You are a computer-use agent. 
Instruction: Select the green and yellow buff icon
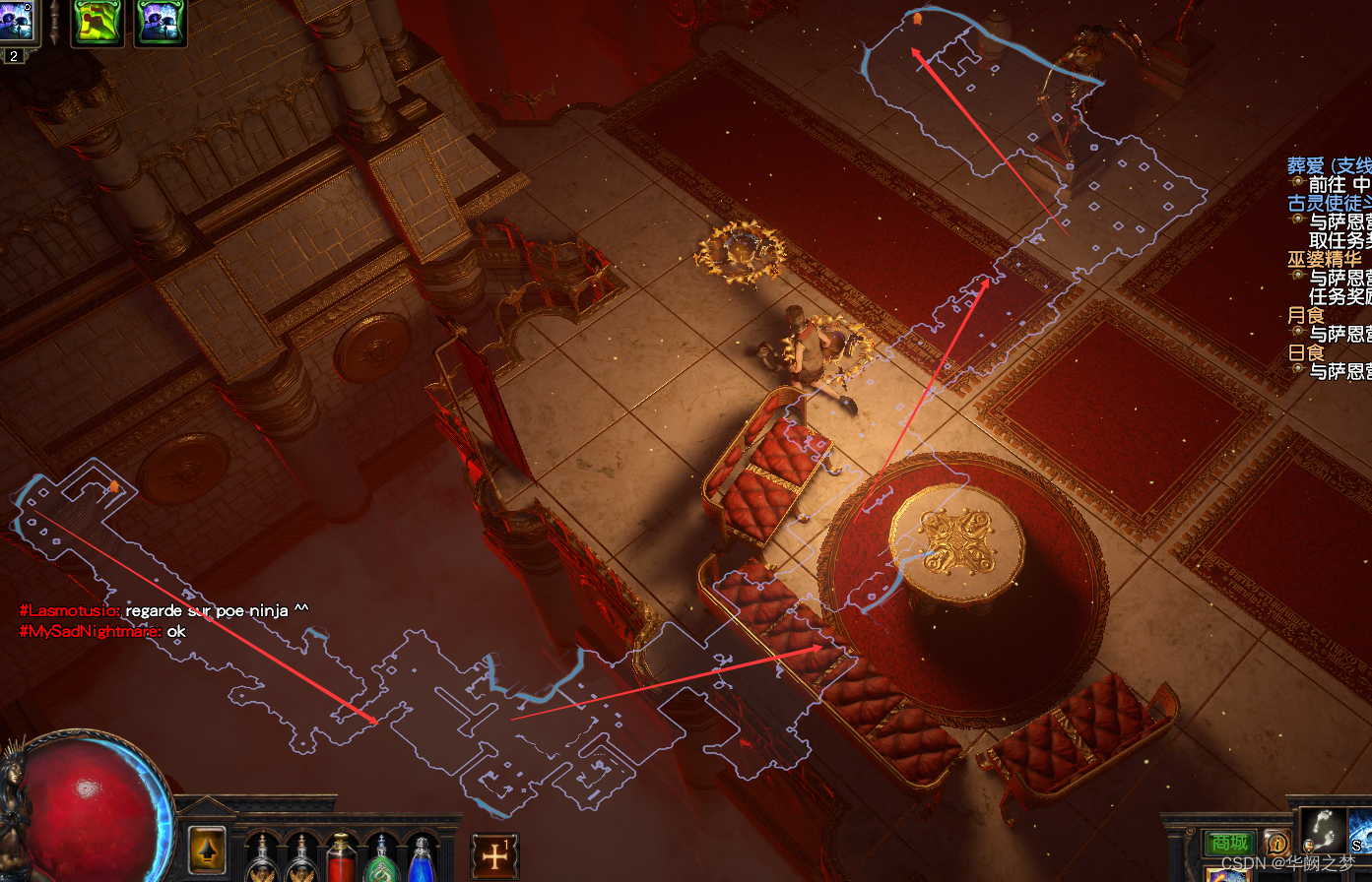pos(98,22)
